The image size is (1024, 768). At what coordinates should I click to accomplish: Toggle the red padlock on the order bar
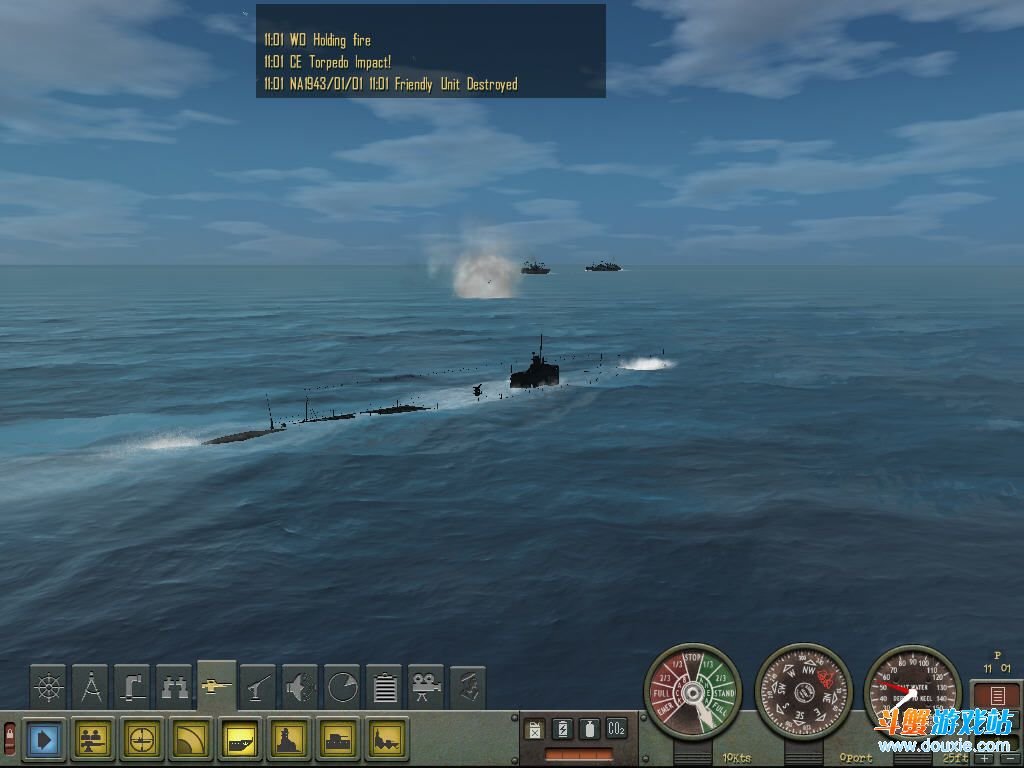pos(10,740)
